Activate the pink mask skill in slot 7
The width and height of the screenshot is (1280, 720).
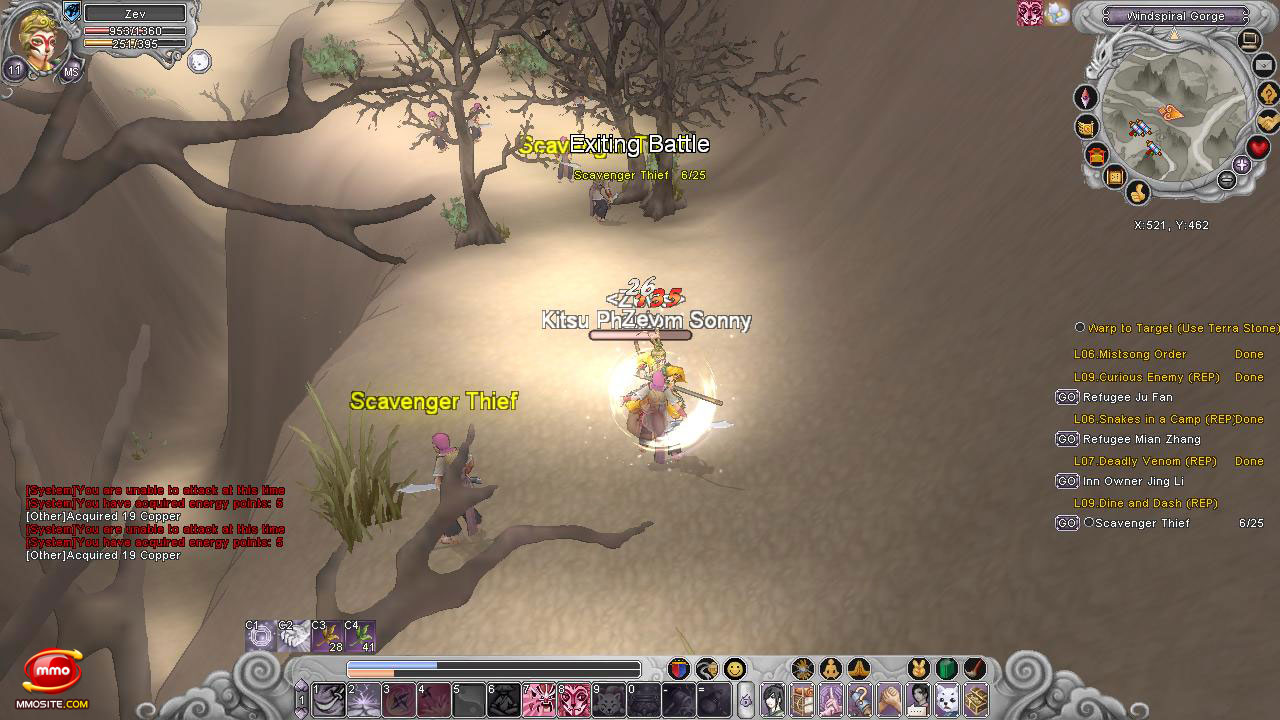540,699
